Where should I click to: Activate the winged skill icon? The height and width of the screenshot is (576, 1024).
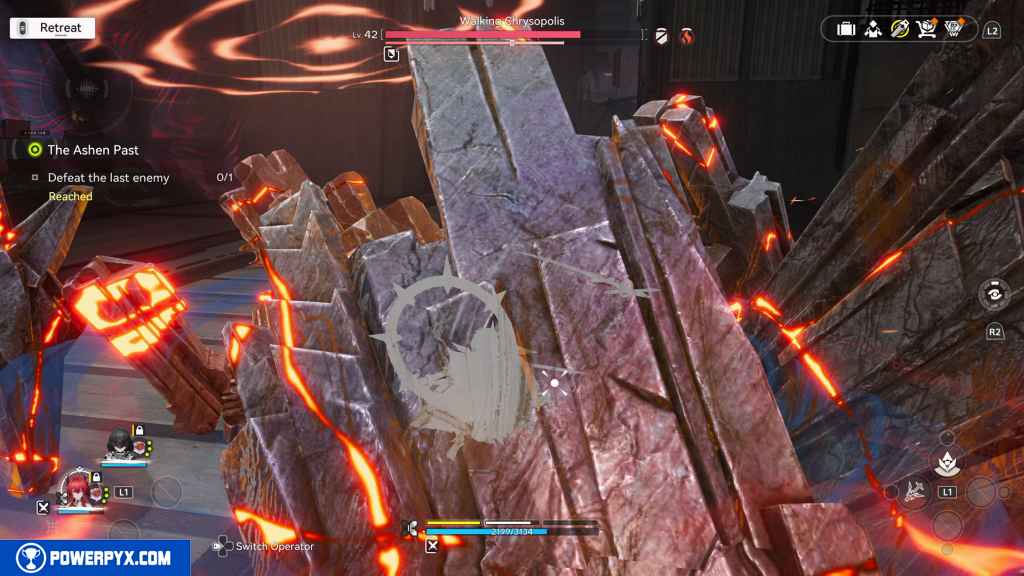coord(917,490)
